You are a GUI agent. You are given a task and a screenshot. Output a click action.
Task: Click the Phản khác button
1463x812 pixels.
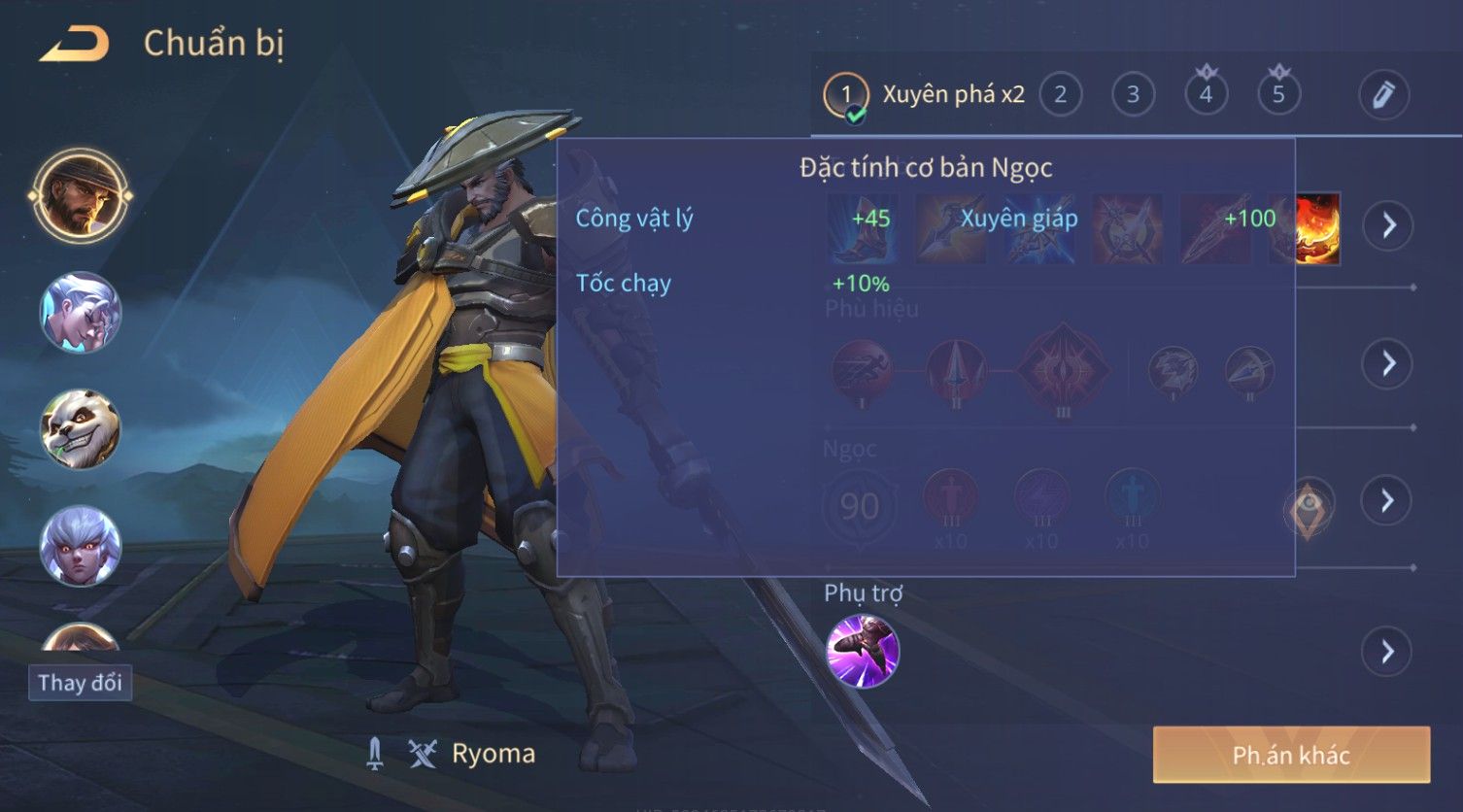point(1291,755)
